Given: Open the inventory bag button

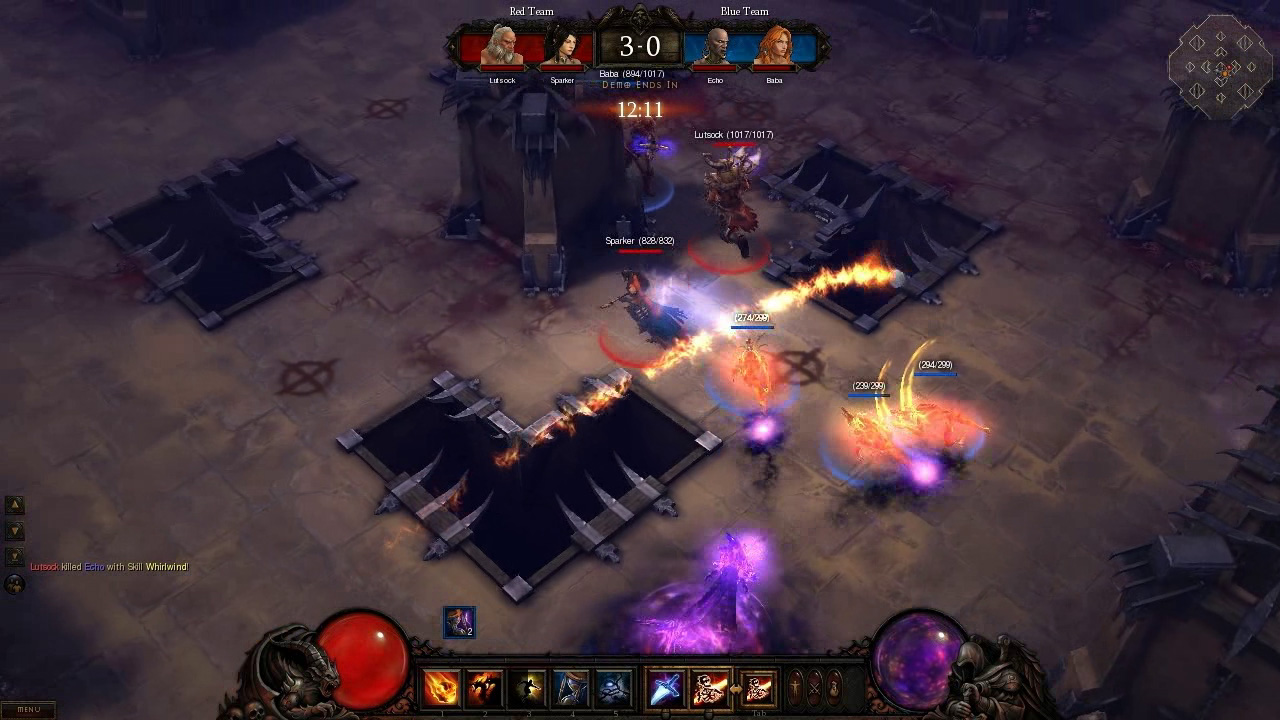Looking at the screenshot, I should click(834, 688).
